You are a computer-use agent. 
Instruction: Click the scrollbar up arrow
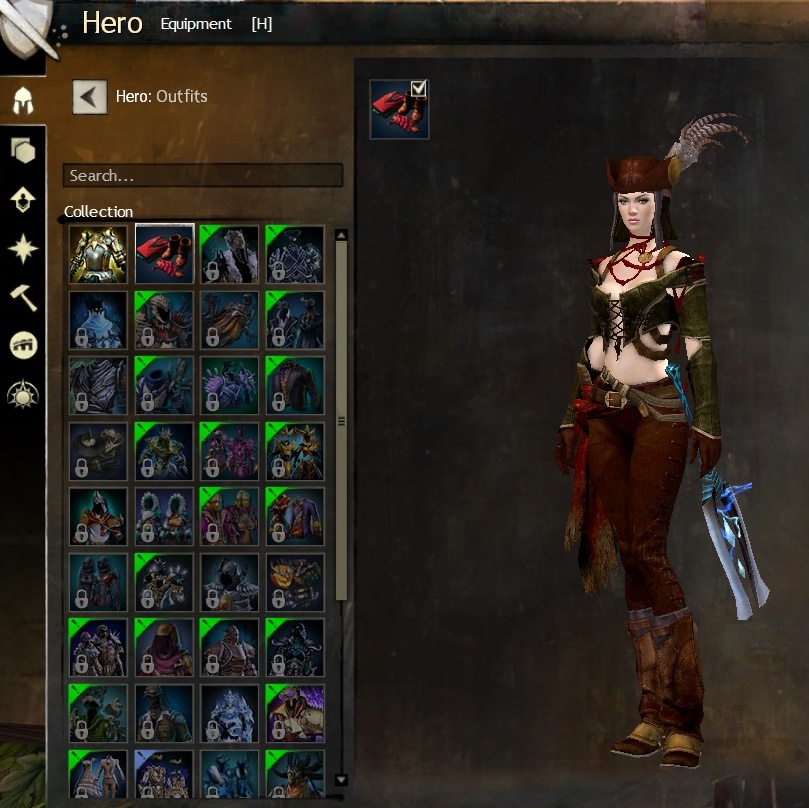click(341, 236)
